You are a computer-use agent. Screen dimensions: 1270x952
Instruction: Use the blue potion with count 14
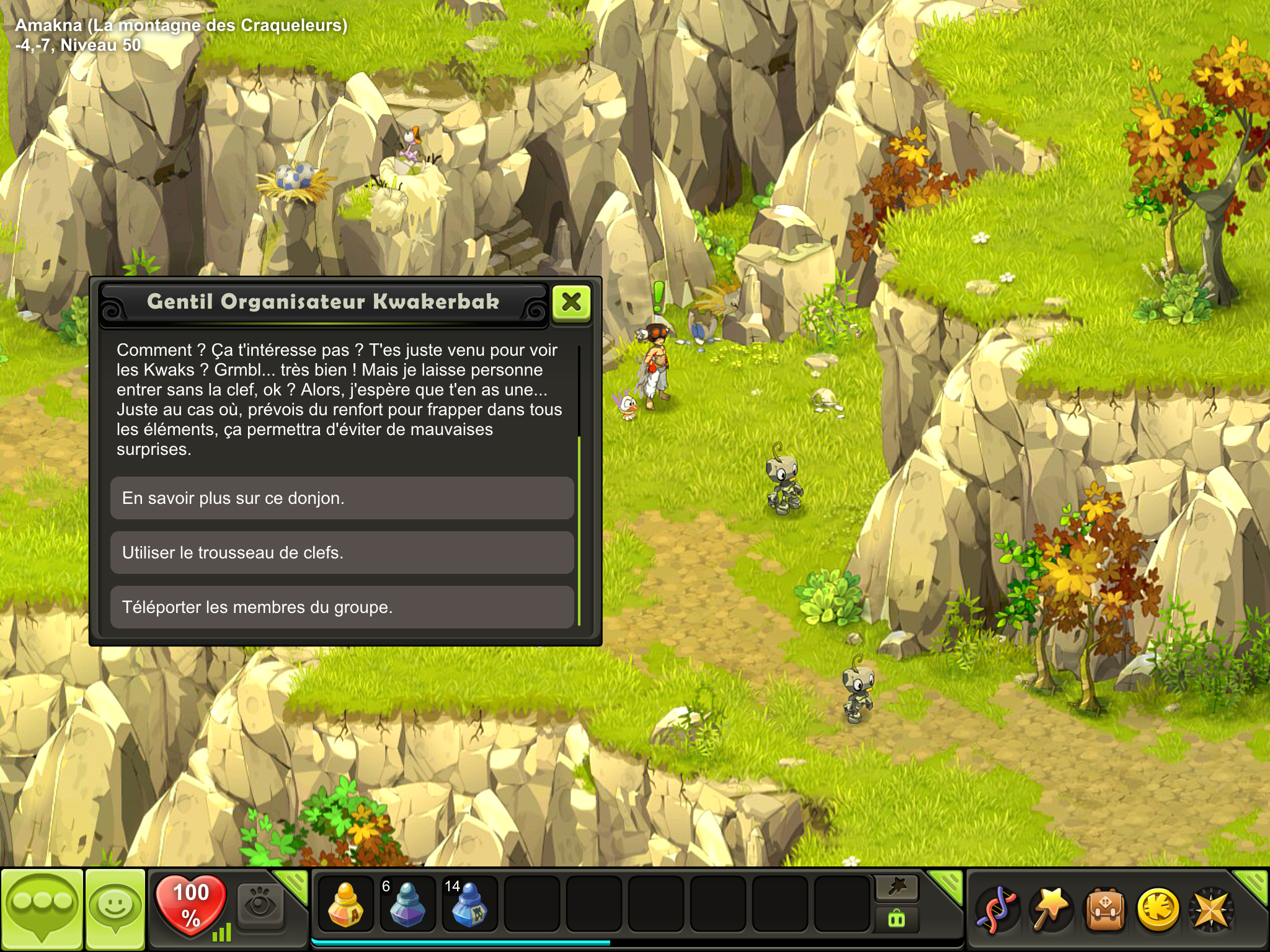[469, 904]
